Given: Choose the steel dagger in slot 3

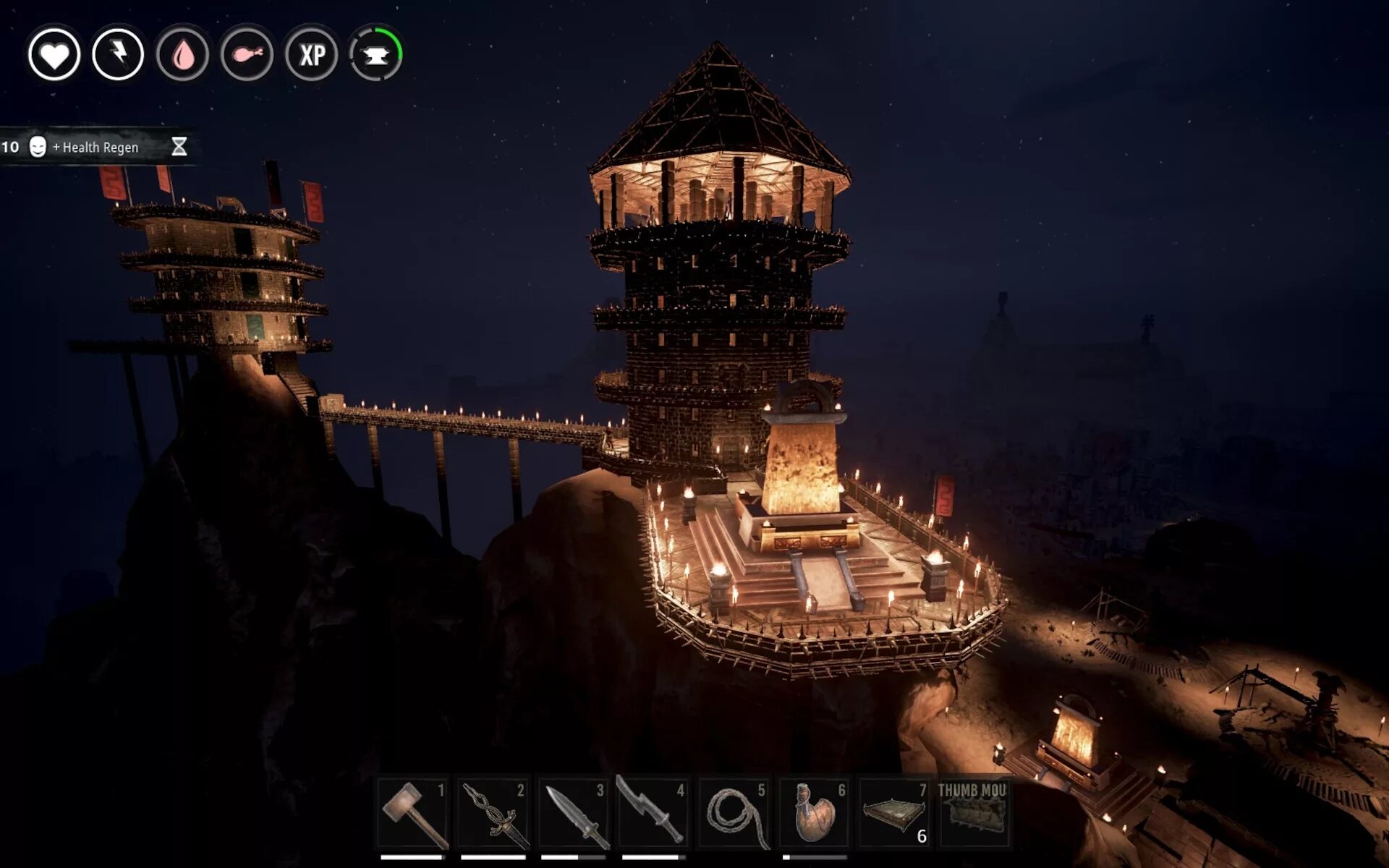Looking at the screenshot, I should click(x=574, y=814).
